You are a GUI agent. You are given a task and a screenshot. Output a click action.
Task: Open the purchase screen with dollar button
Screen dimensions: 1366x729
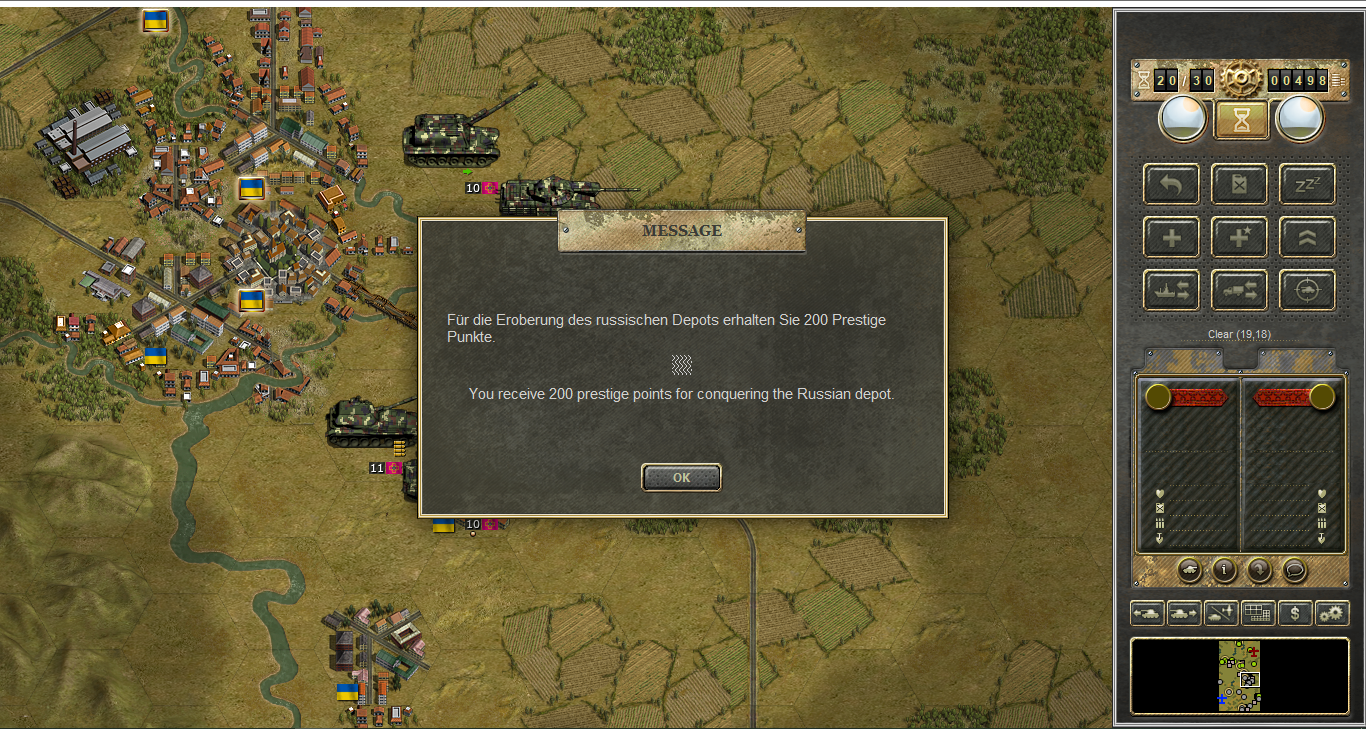coord(1295,613)
